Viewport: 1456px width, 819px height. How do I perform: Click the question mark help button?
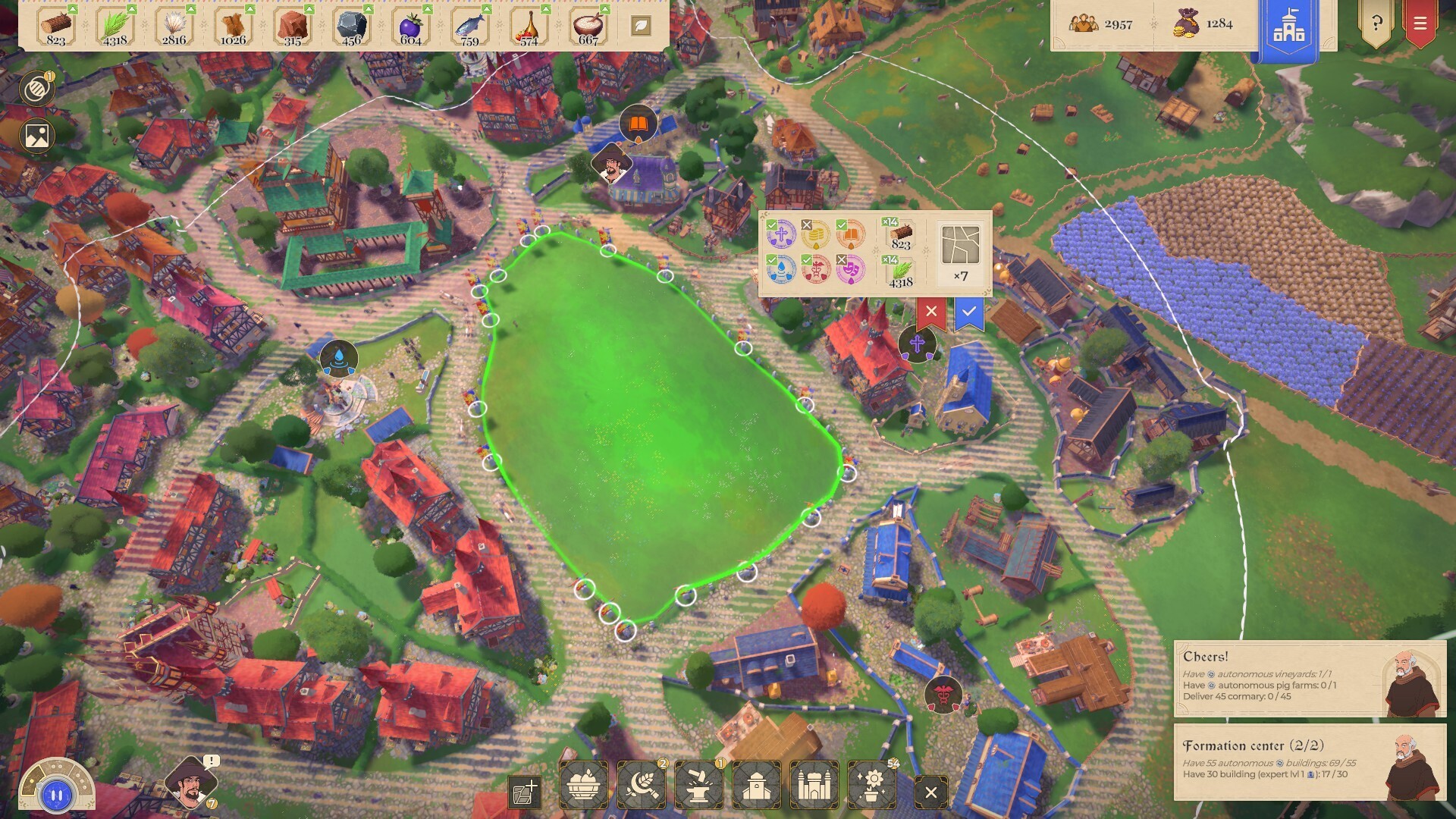pyautogui.click(x=1377, y=23)
